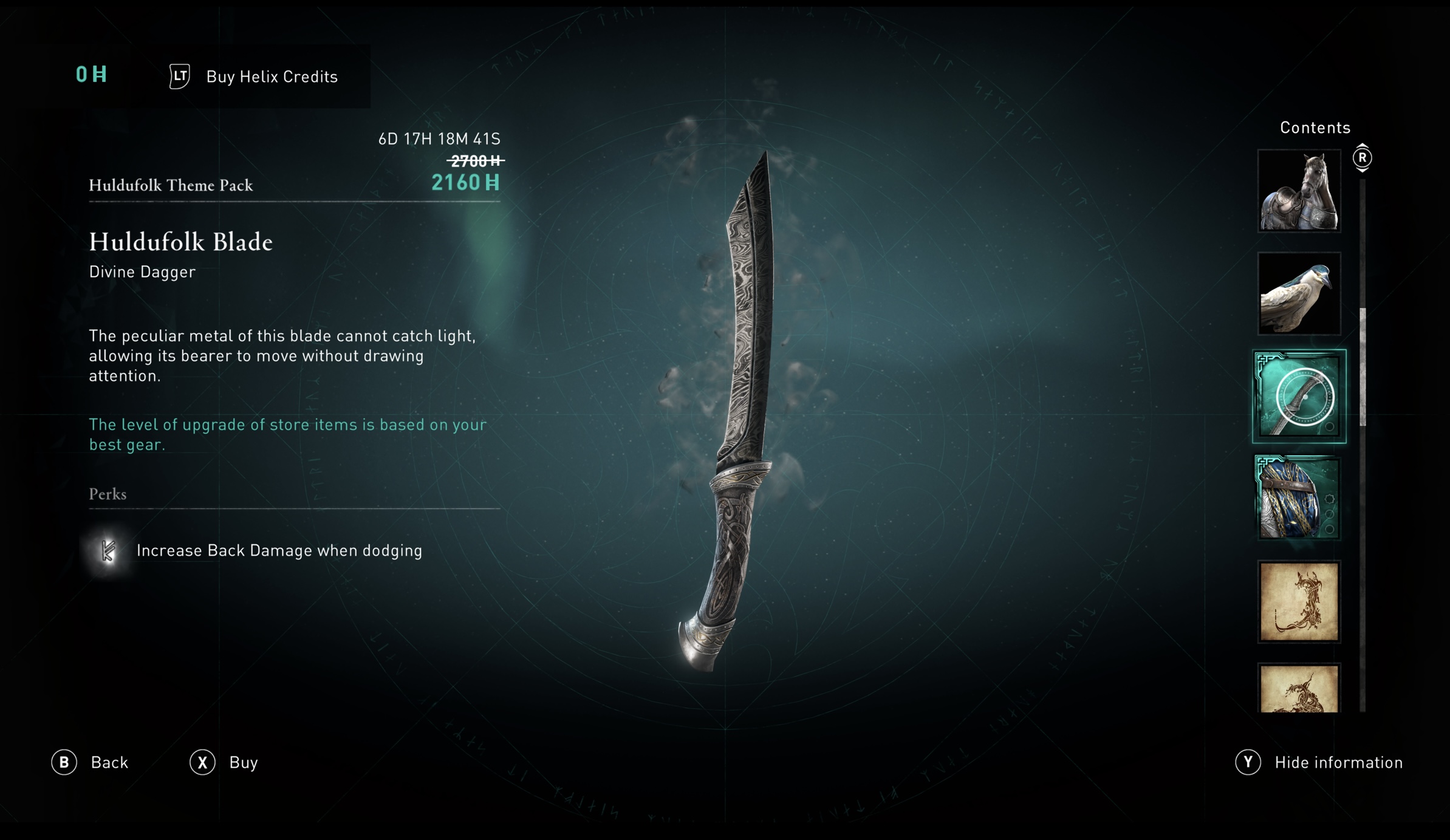Image resolution: width=1450 pixels, height=840 pixels.
Task: Click the Increase Back Damage perk text
Action: [x=280, y=550]
